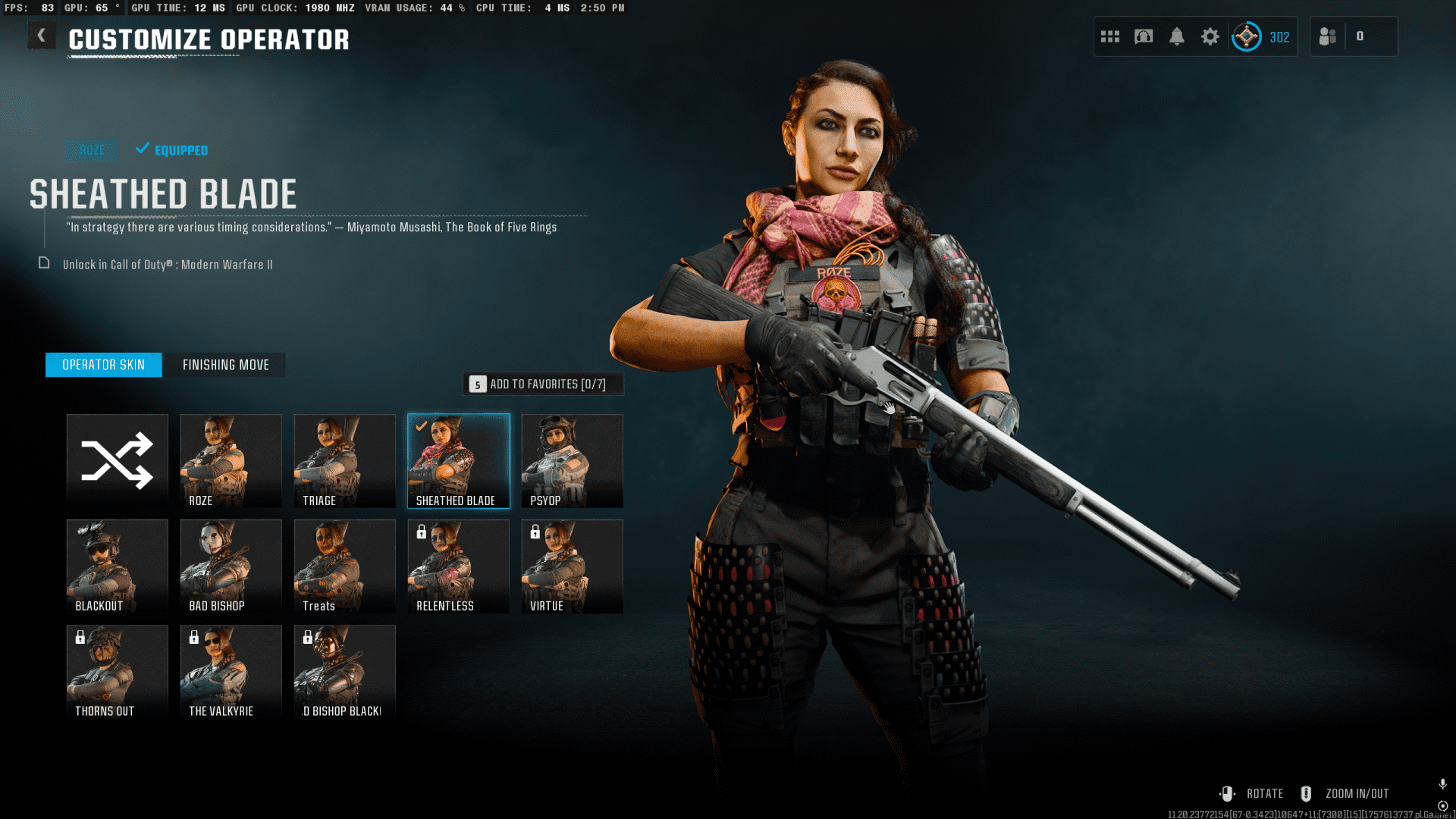1456x819 pixels.
Task: Open the headset voice channel icon
Action: click(1144, 36)
